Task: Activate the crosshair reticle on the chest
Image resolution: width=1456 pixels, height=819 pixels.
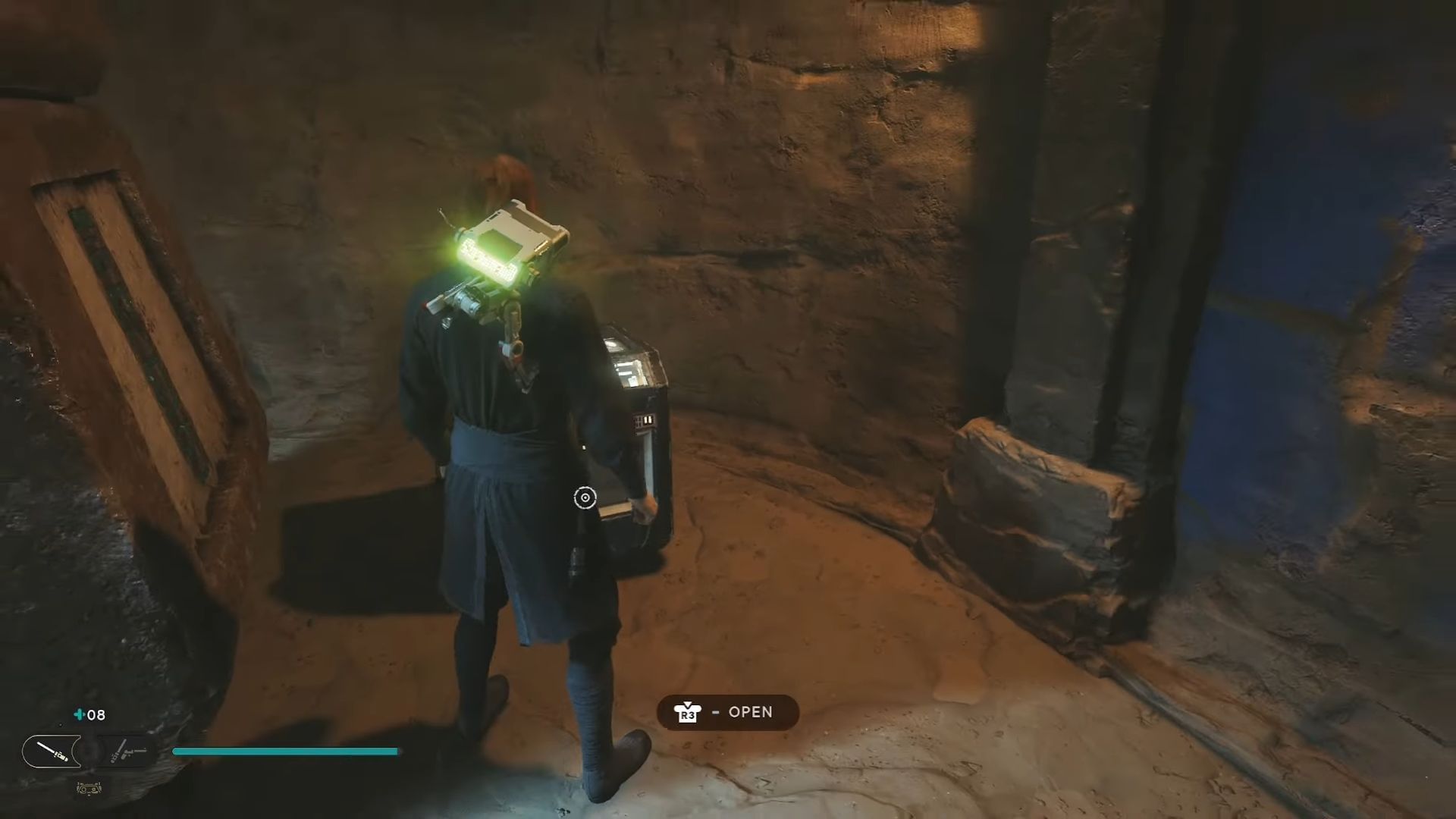Action: pos(584,497)
